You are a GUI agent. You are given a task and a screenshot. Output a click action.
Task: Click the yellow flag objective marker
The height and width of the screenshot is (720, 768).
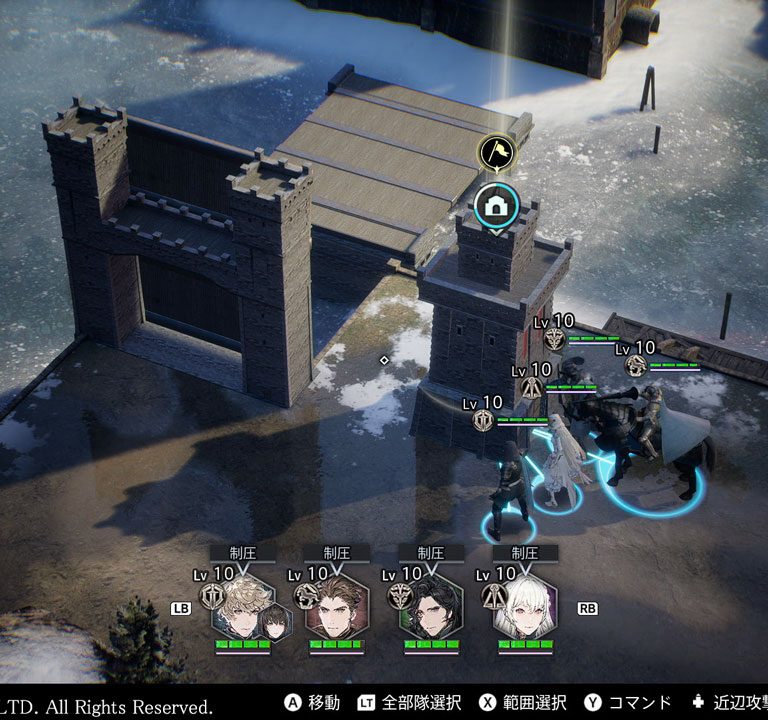(494, 153)
